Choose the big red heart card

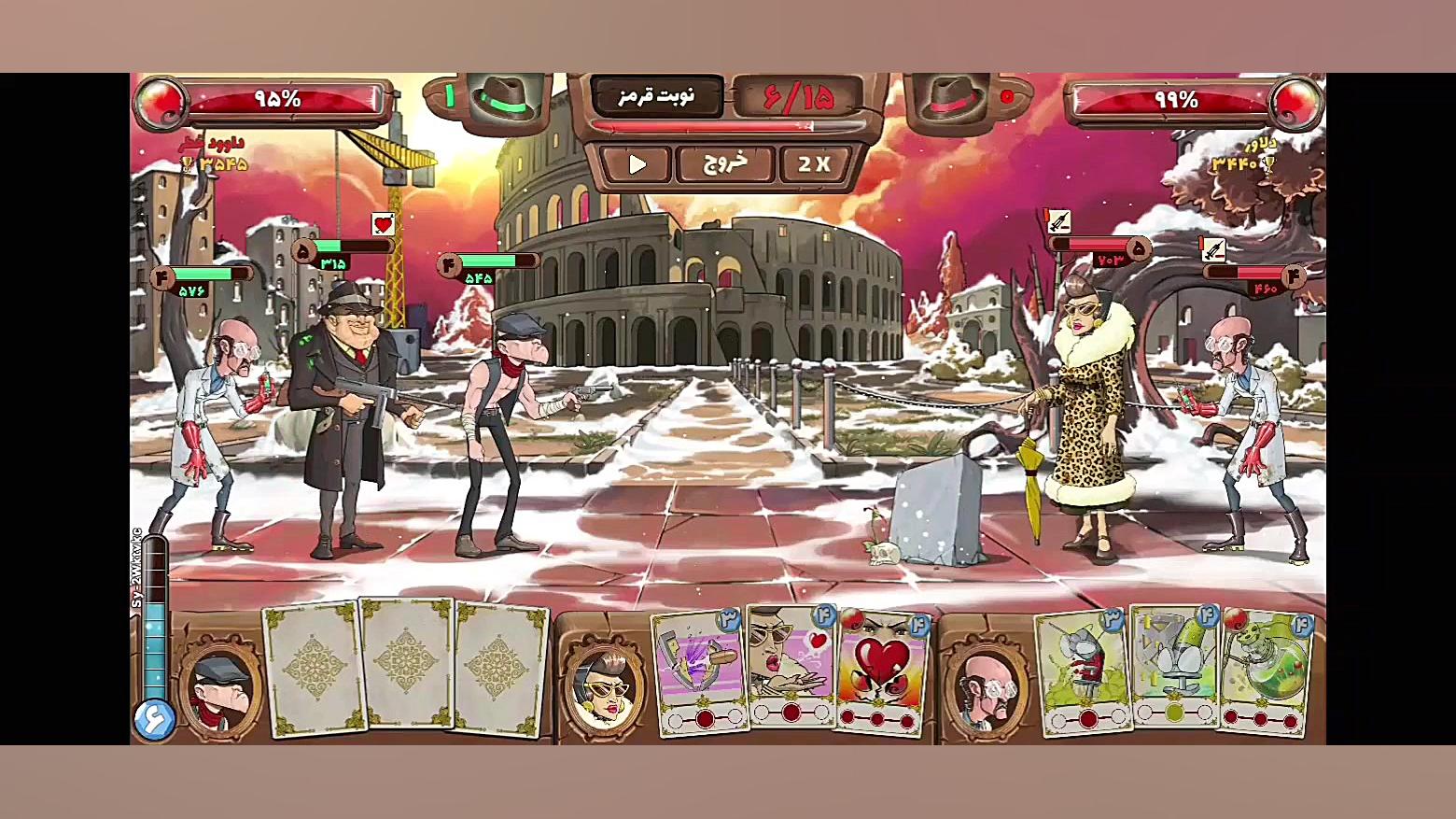881,671
